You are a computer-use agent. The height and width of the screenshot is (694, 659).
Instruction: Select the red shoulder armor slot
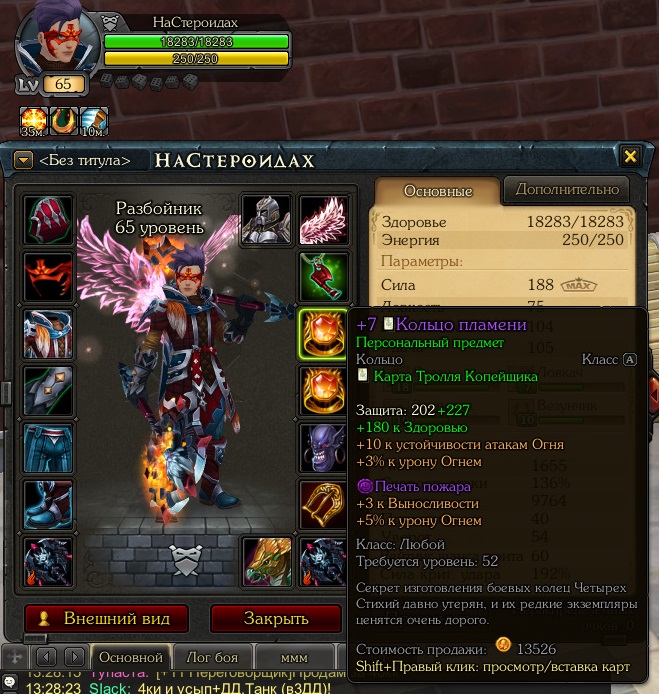(x=48, y=276)
